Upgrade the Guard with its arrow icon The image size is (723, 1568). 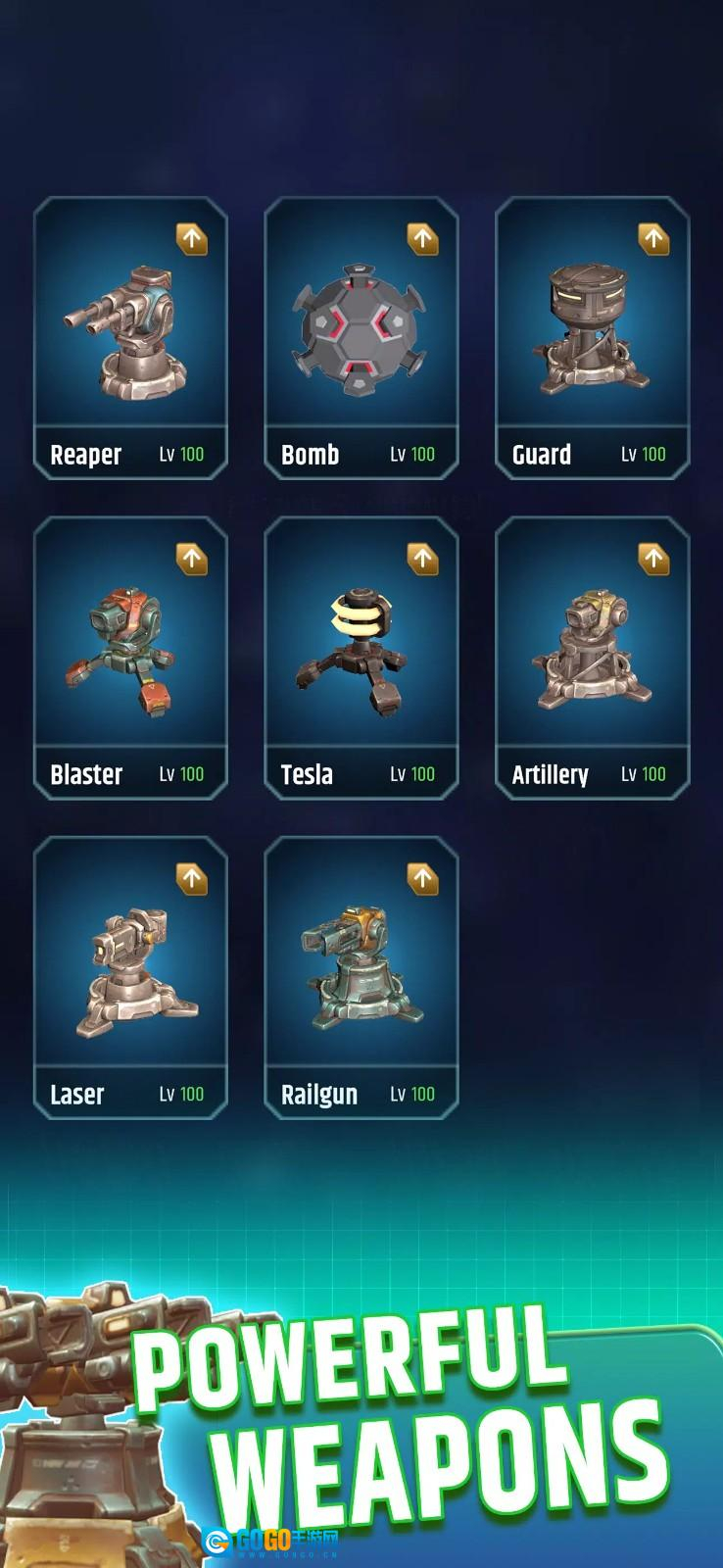click(654, 239)
